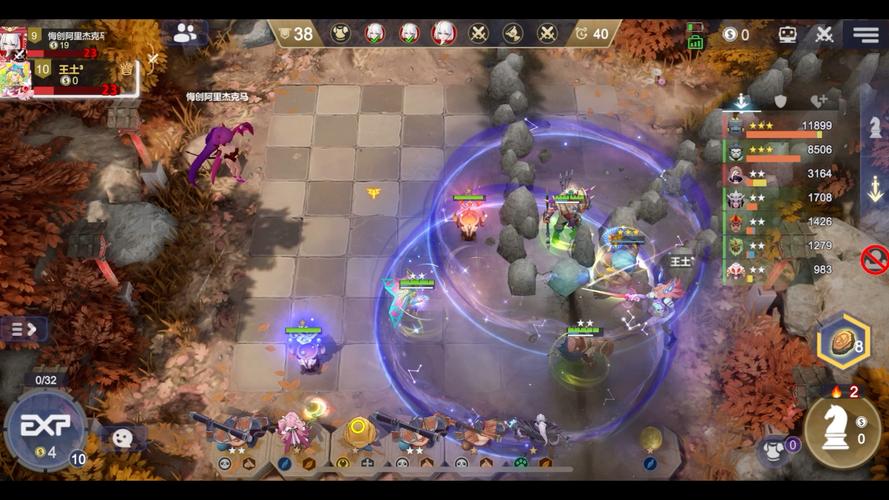Expand the collapsed left side panel
Image resolution: width=889 pixels, height=500 pixels.
[x=24, y=328]
